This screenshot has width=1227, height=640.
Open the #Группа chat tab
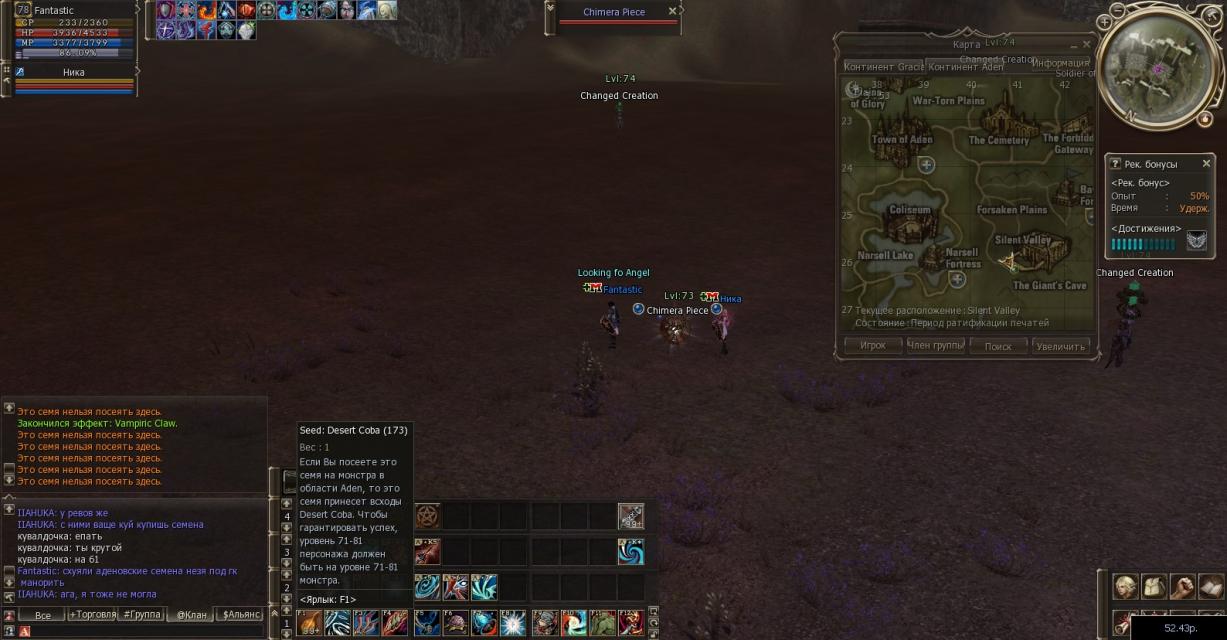(140, 615)
